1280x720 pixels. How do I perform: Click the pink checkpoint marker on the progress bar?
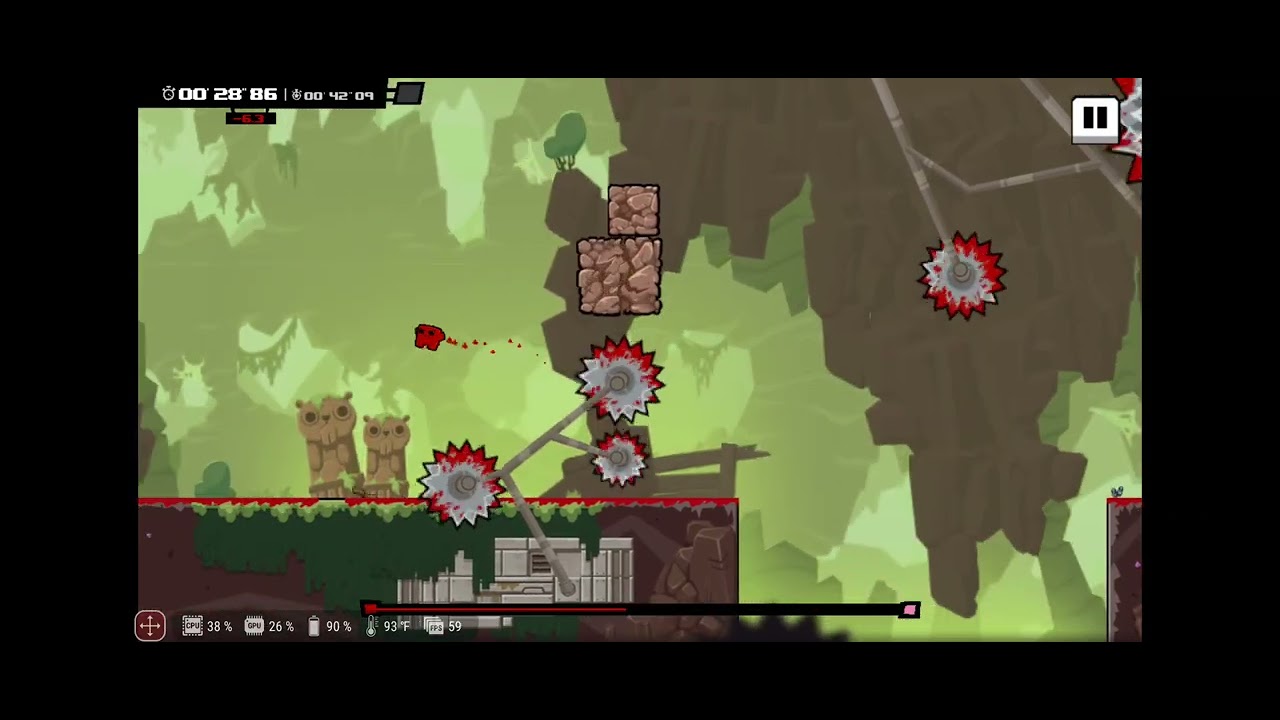pos(909,610)
